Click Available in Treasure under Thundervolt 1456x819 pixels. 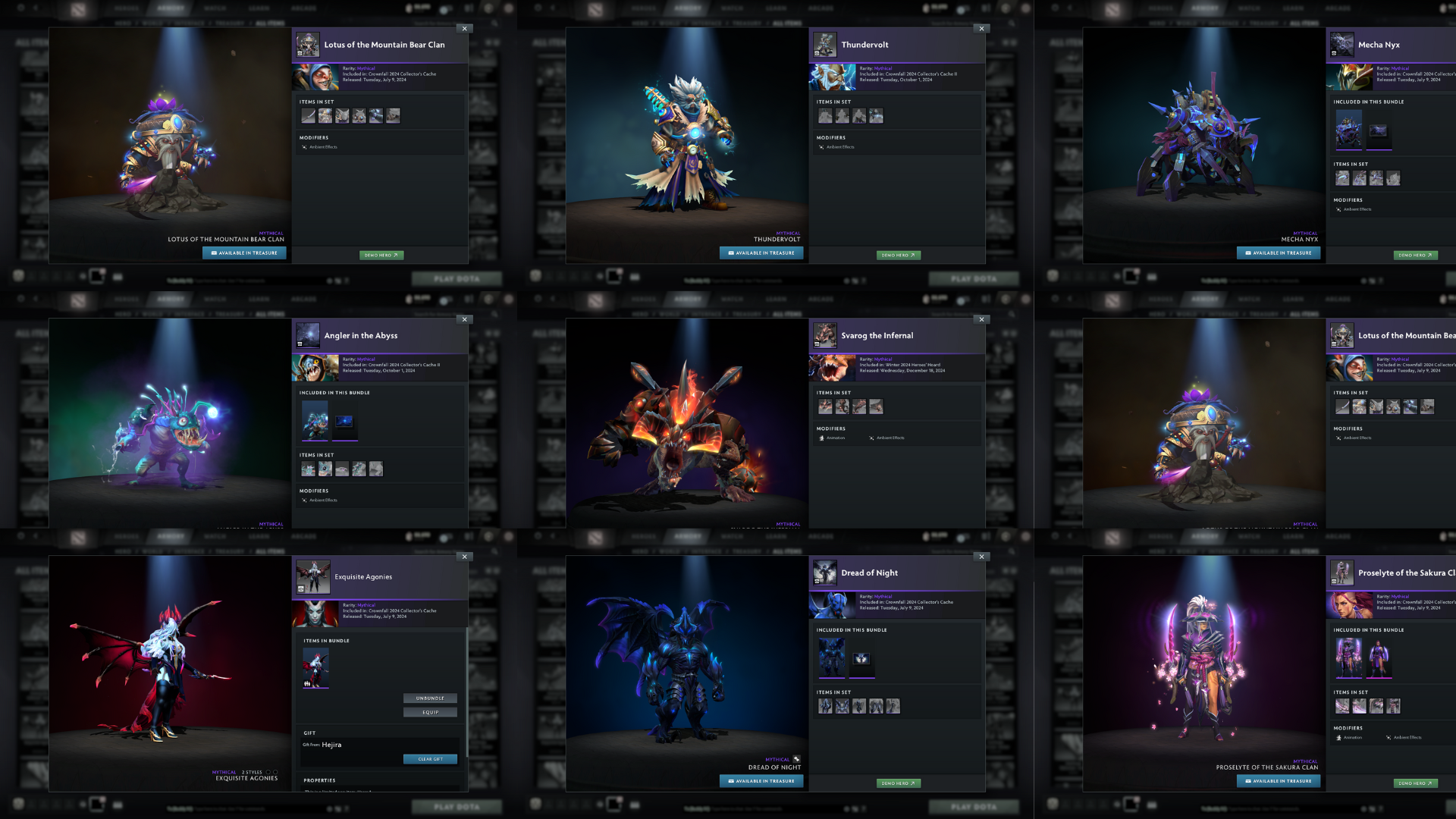(761, 253)
